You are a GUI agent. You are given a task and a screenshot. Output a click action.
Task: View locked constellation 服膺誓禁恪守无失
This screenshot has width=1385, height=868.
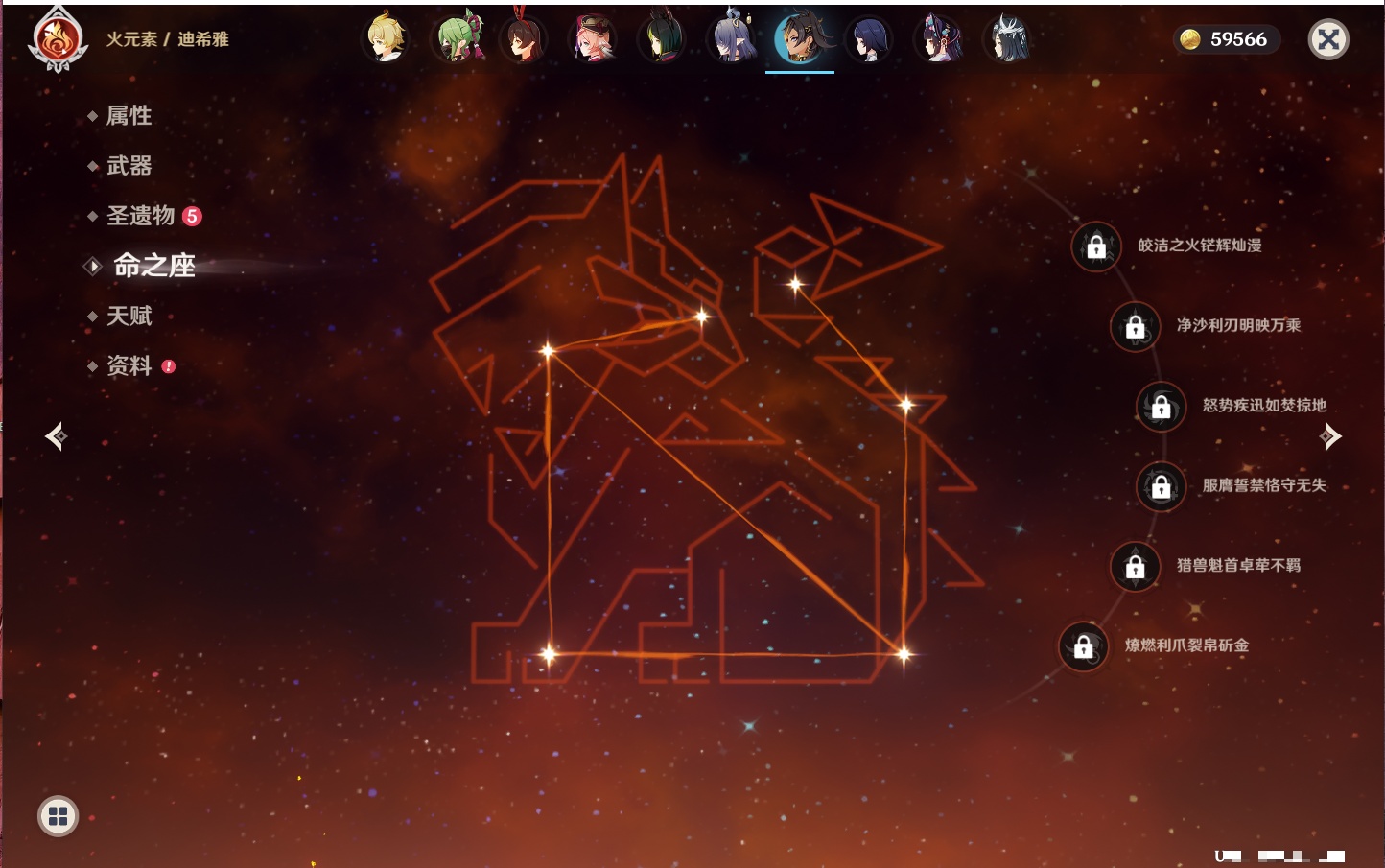[x=1161, y=486]
